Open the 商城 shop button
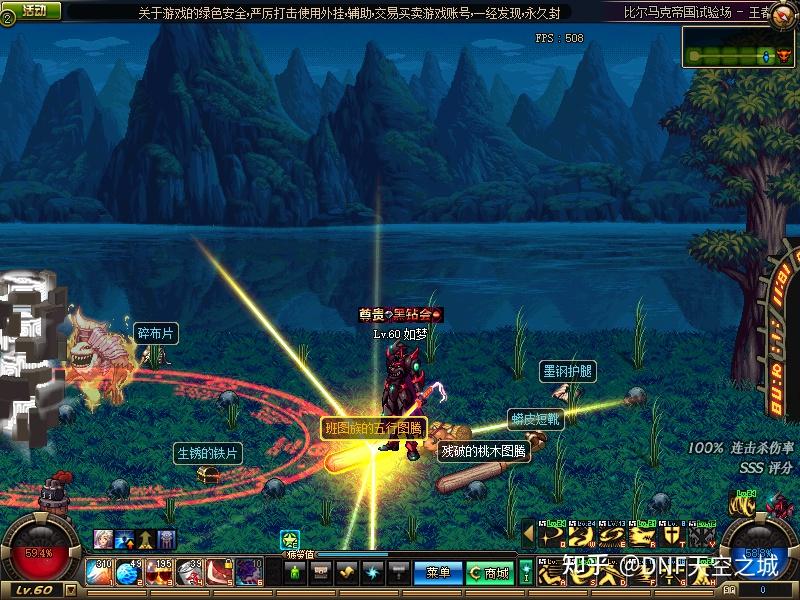 (x=489, y=572)
